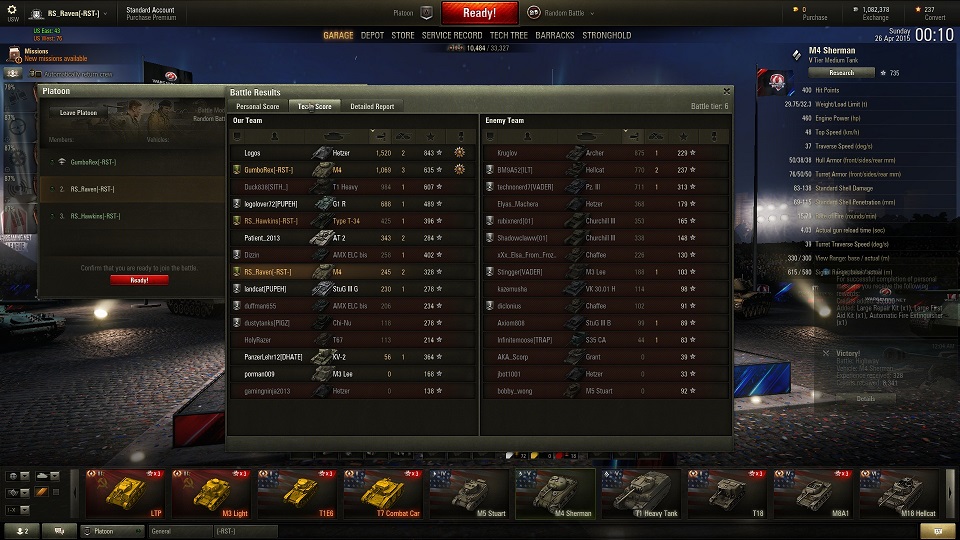Select the M5 Stuart tank in carousel
960x540 pixels.
click(471, 494)
